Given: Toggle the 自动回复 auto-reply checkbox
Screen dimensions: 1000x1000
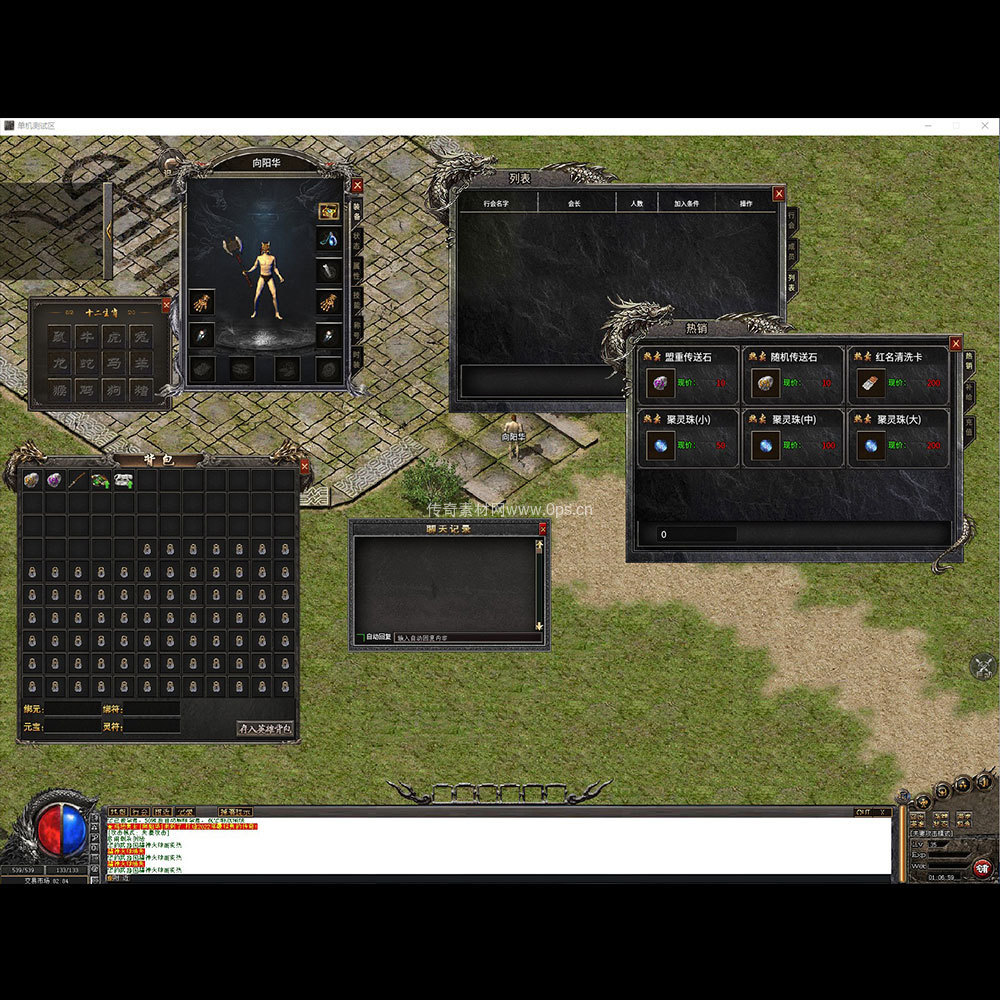Looking at the screenshot, I should pyautogui.click(x=360, y=637).
